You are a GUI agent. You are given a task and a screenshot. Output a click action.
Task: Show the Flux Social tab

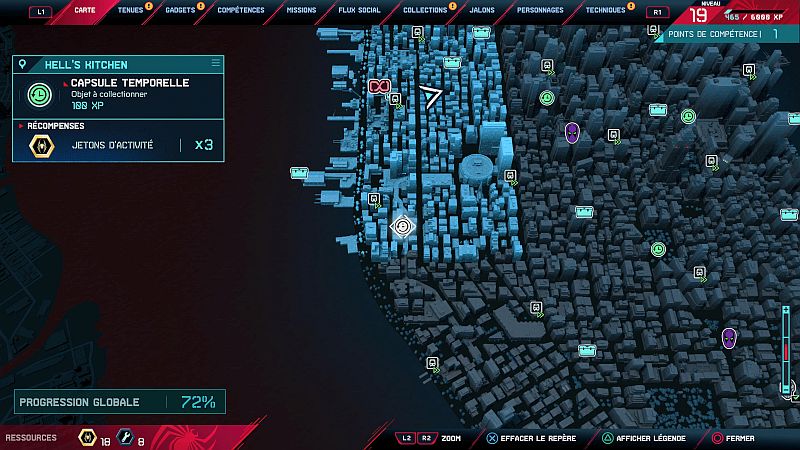click(360, 10)
